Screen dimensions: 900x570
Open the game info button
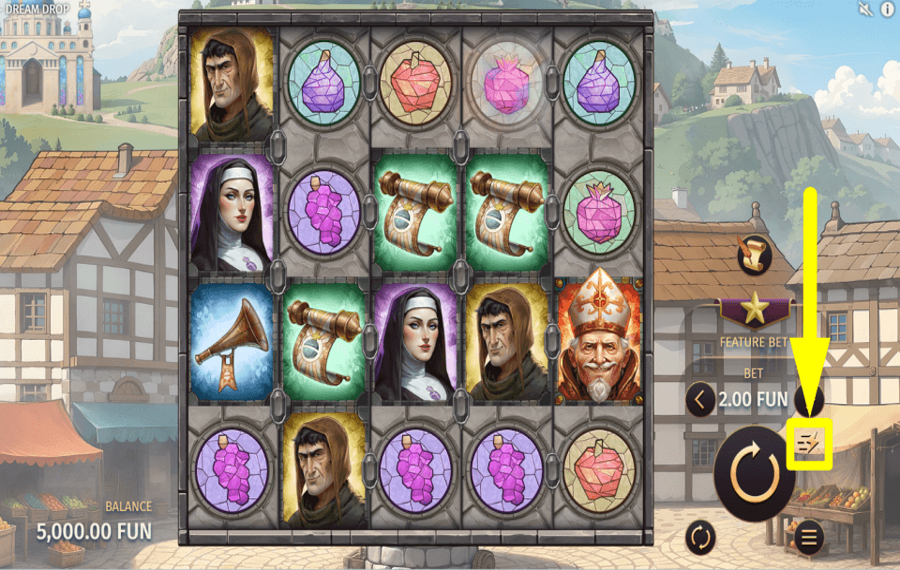pyautogui.click(x=887, y=10)
